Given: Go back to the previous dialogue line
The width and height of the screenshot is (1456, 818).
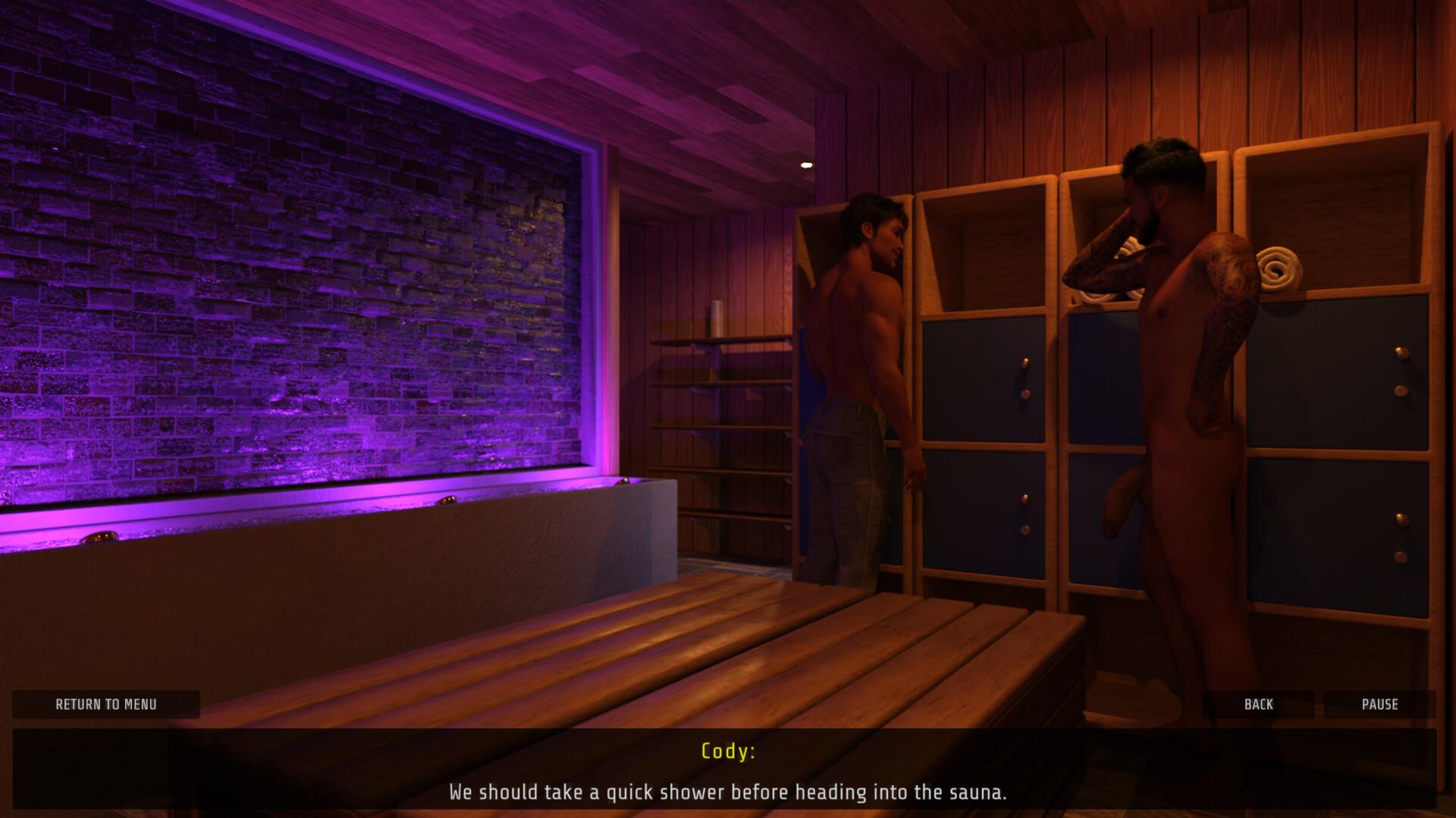Looking at the screenshot, I should coord(1258,704).
